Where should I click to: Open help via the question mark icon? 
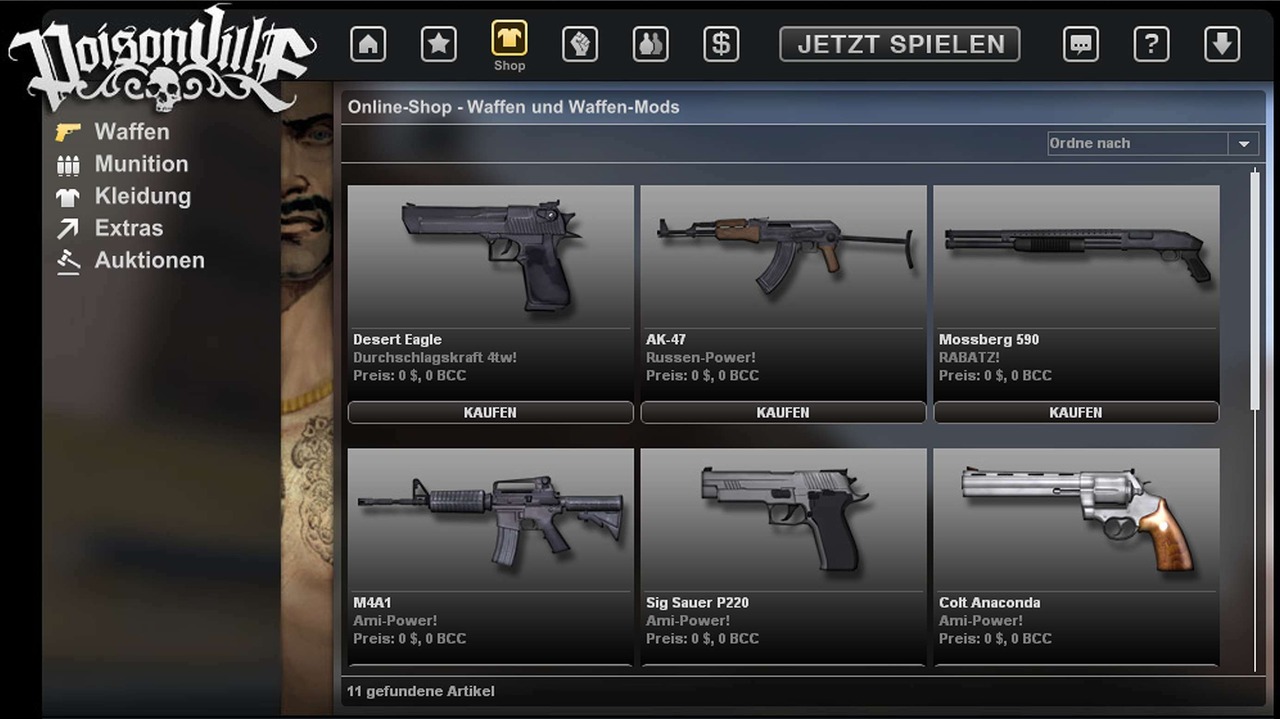pos(1151,44)
